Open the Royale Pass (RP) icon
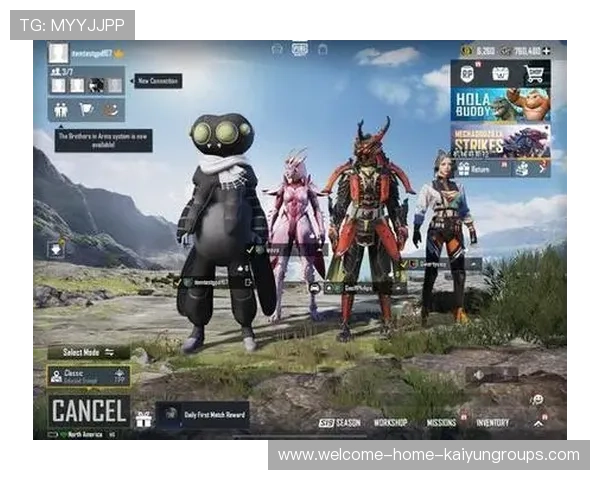 coord(467,73)
